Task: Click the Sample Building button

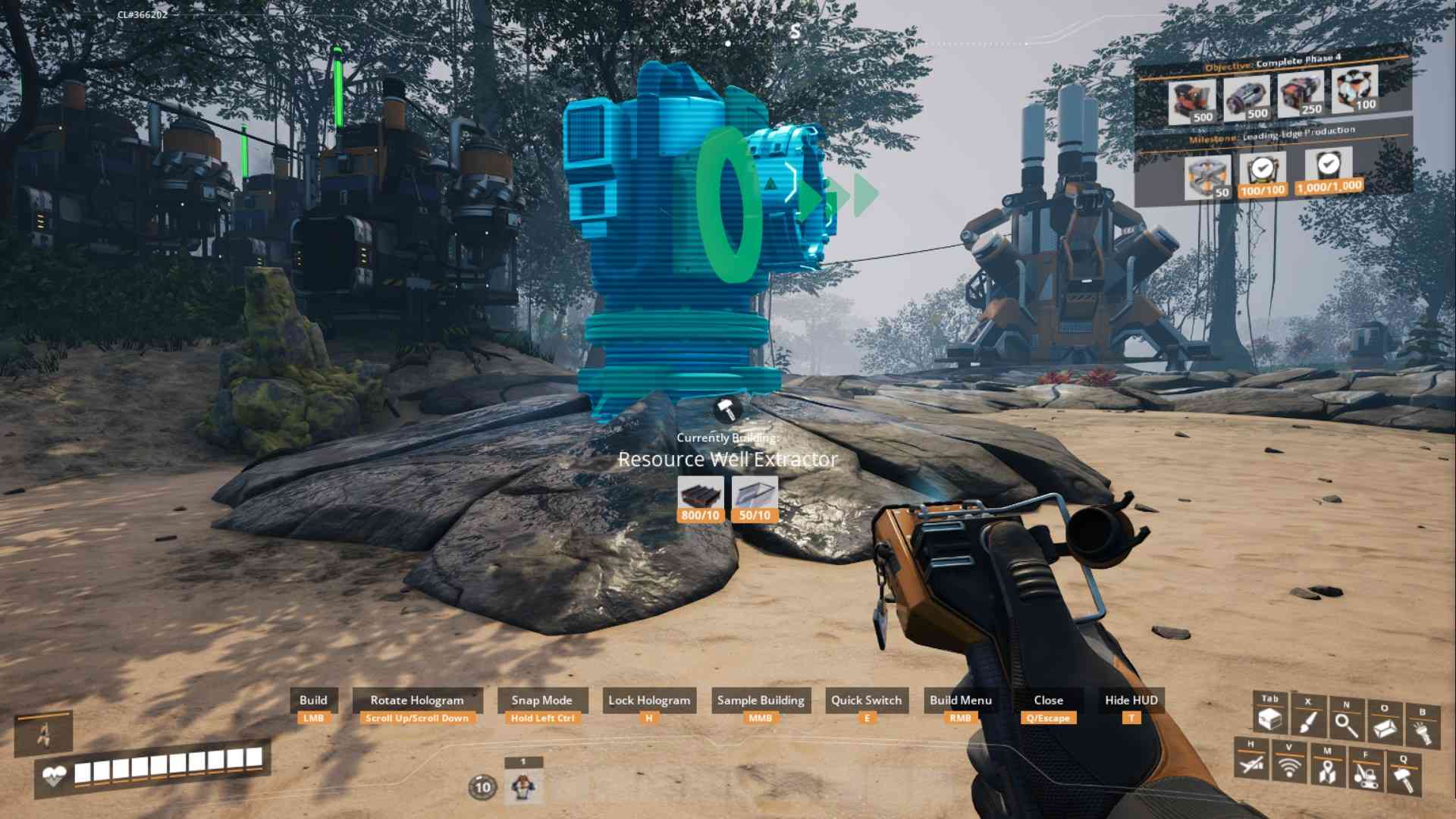Action: [761, 700]
